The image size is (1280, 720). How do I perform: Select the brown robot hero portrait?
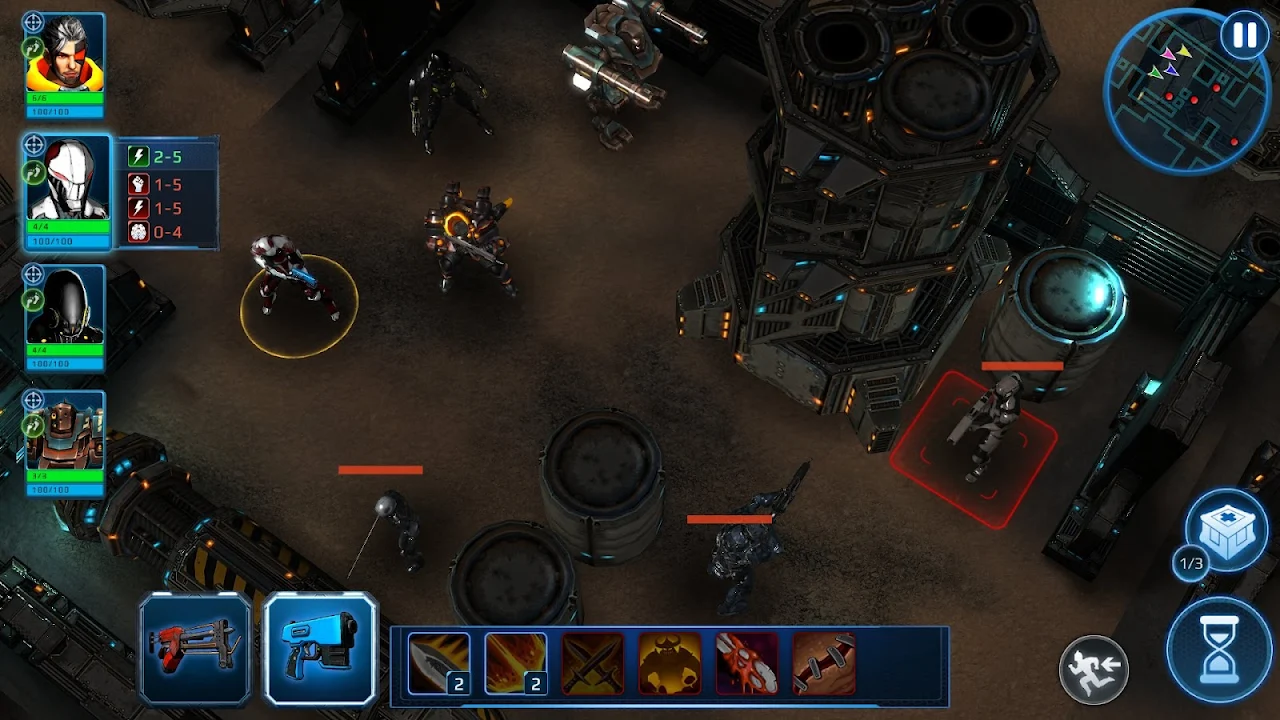pos(65,432)
